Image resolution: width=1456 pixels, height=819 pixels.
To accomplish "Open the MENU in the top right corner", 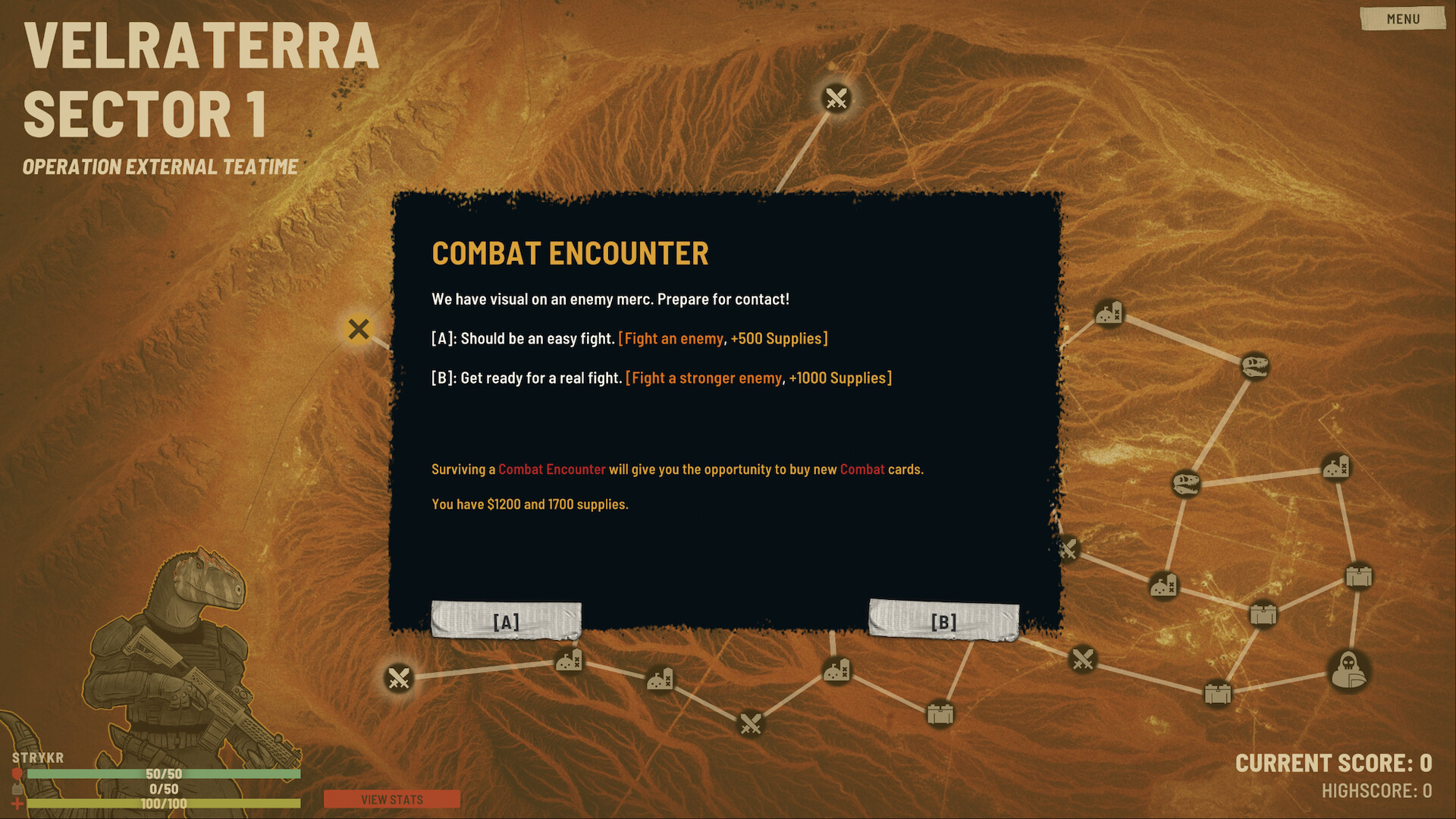I will tap(1401, 19).
